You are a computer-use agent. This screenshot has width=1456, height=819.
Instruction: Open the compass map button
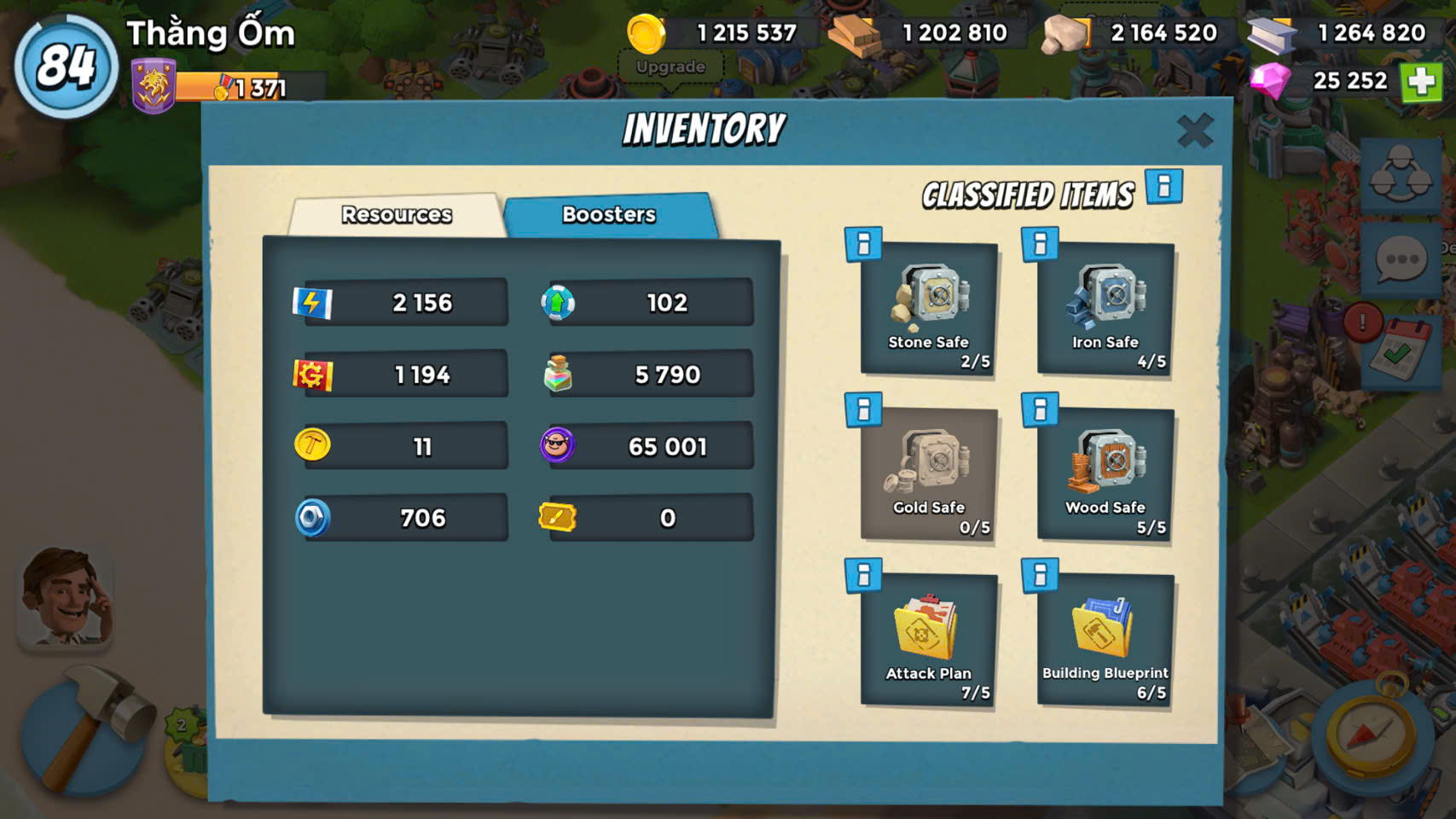pos(1370,734)
